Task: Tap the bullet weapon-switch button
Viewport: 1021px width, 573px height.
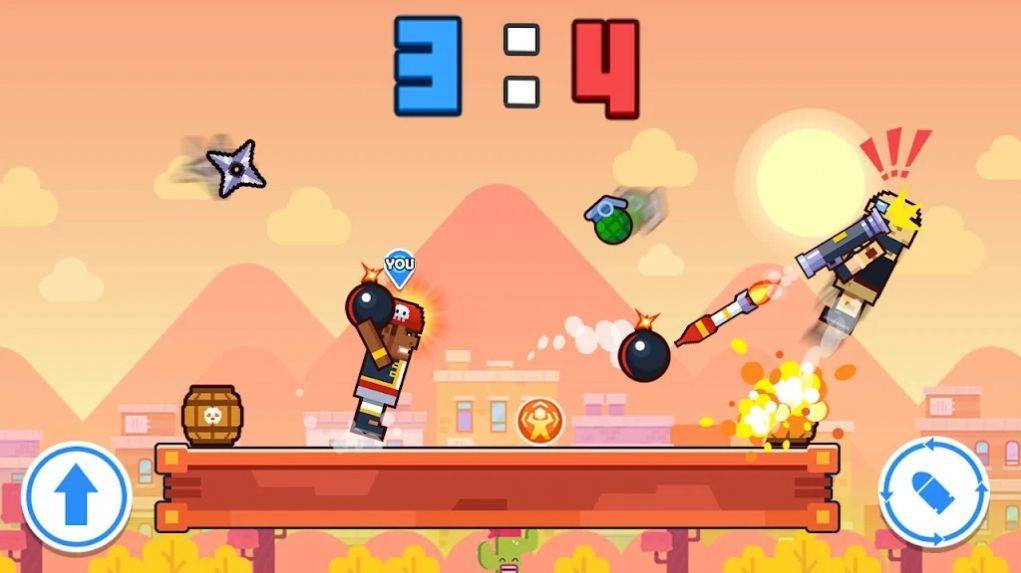Action: [933, 492]
